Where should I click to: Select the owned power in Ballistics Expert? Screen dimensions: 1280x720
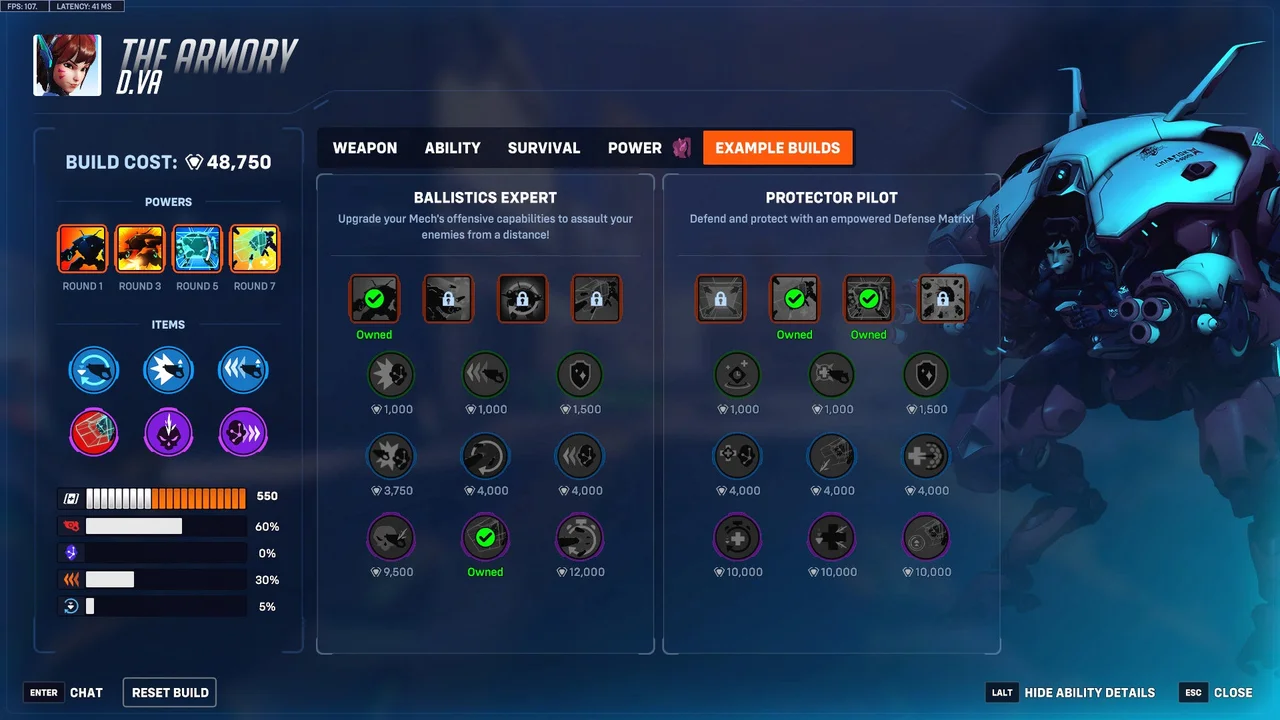click(375, 298)
